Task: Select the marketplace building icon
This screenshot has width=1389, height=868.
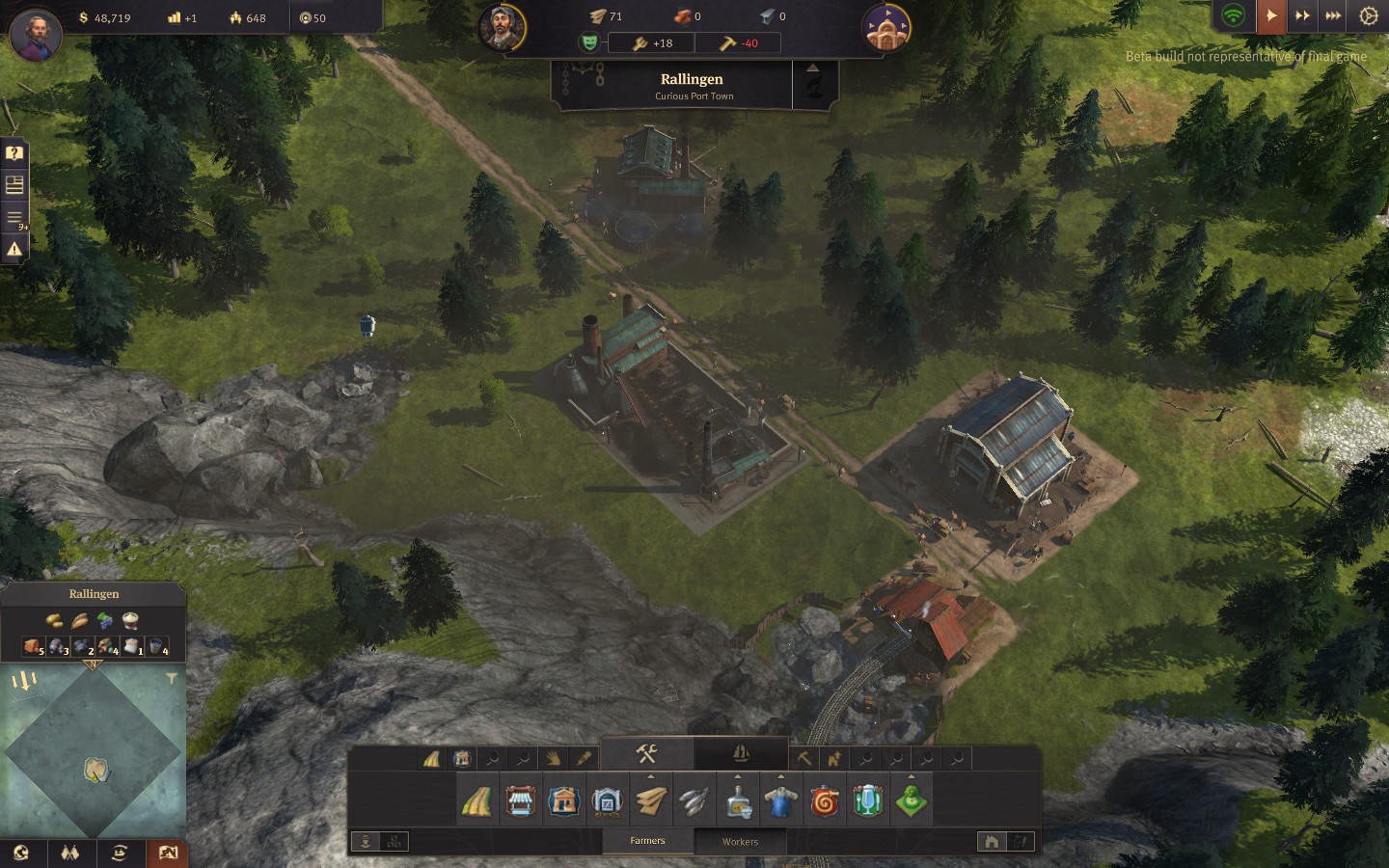Action: point(520,801)
